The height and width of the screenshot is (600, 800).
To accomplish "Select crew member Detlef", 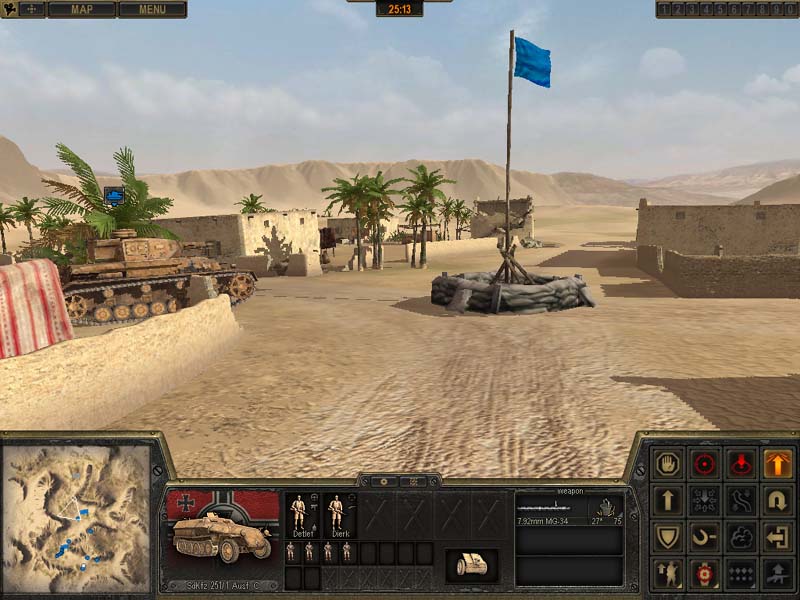I will [x=299, y=512].
